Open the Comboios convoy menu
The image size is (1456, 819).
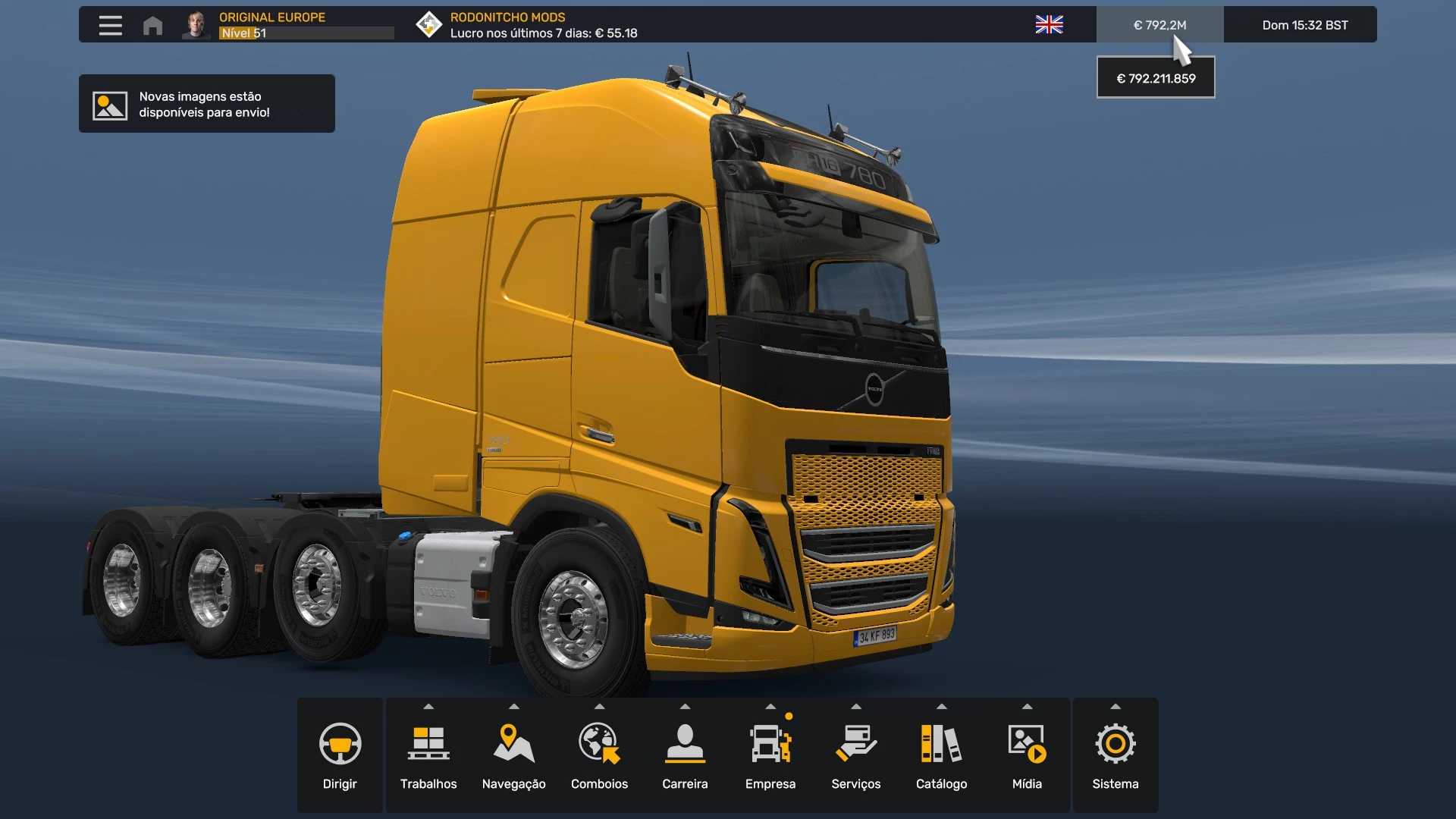click(x=599, y=755)
